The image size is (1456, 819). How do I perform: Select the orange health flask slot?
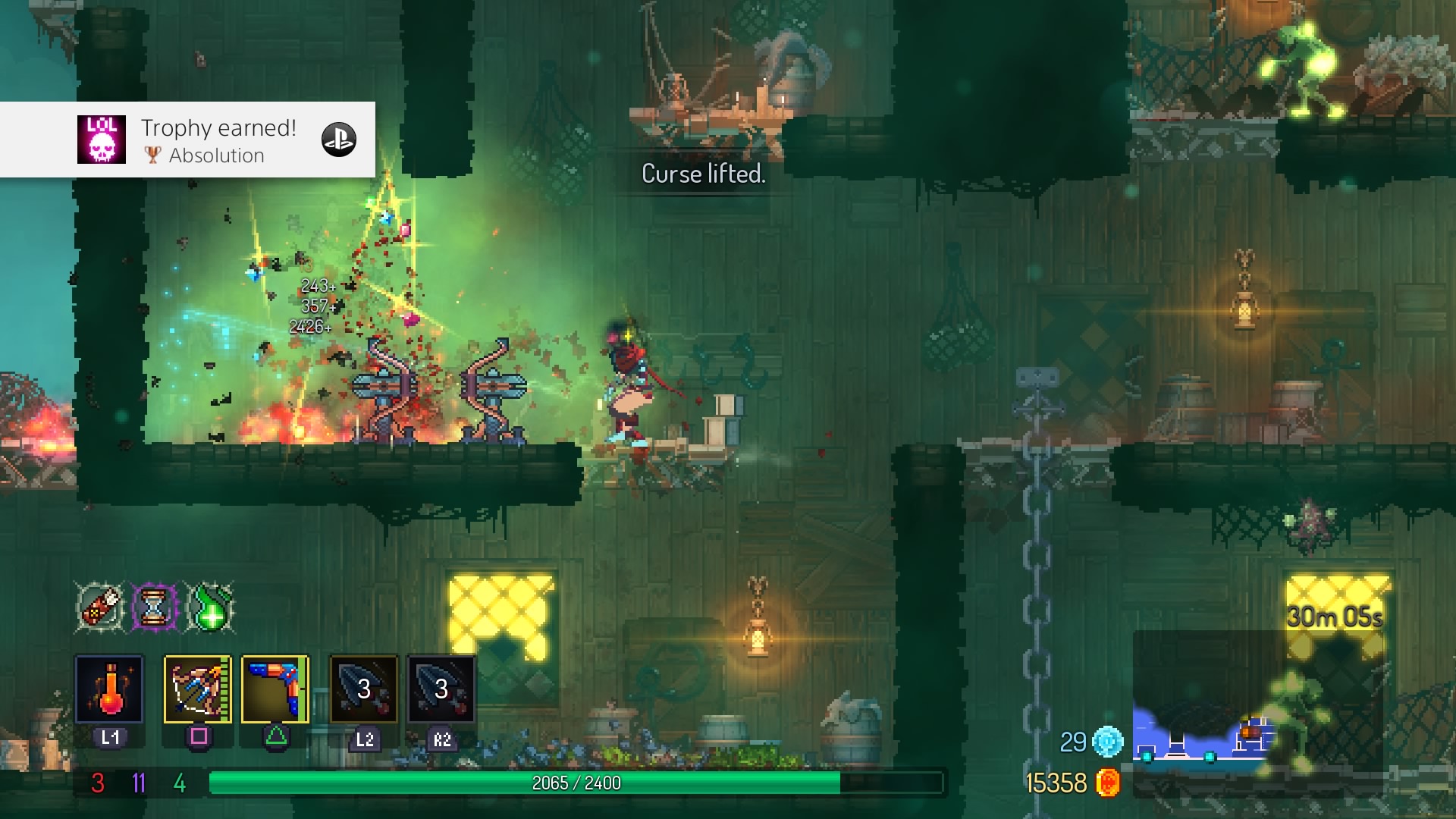click(x=109, y=689)
